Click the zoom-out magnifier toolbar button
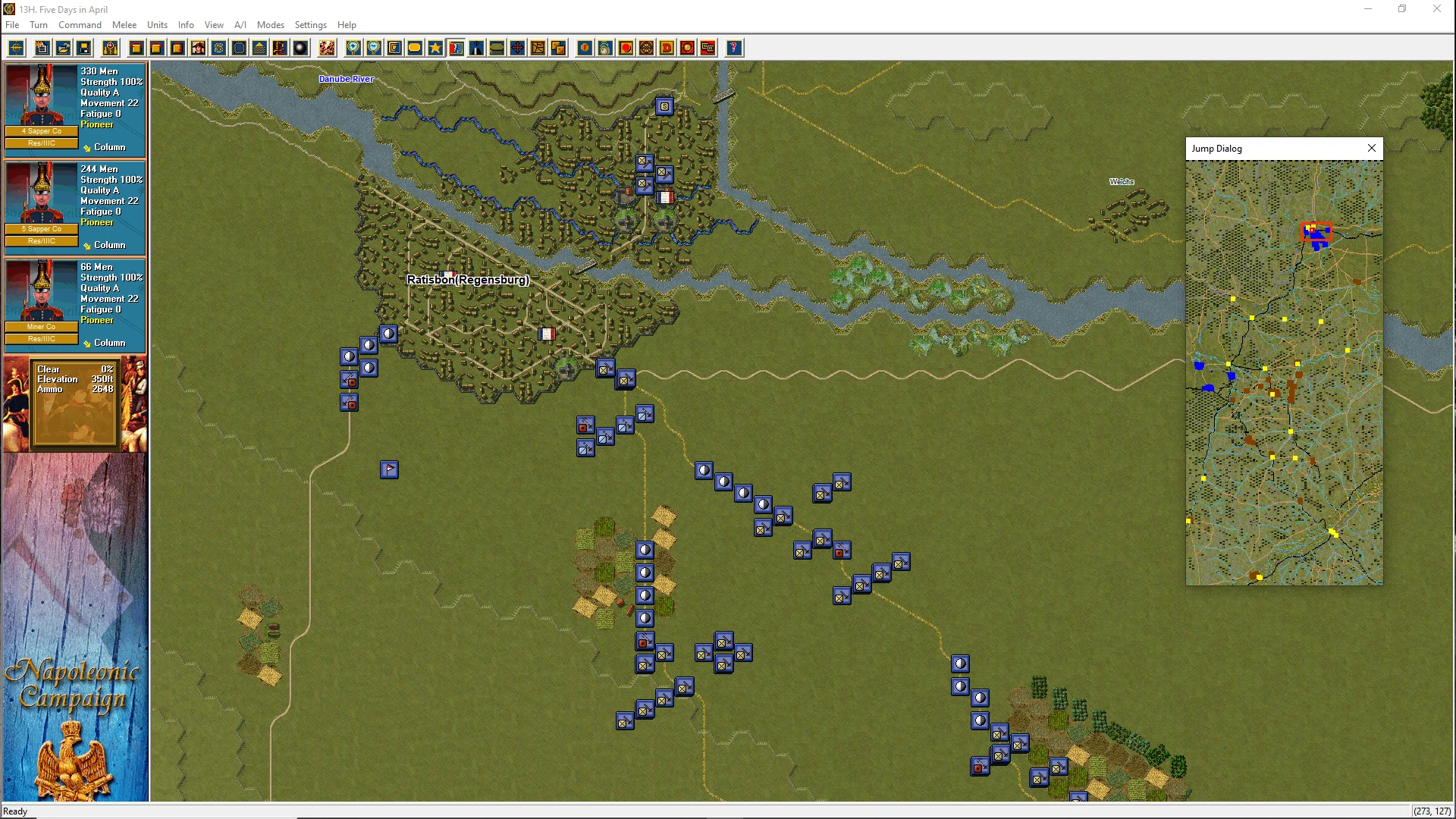The image size is (1456, 819). click(374, 49)
